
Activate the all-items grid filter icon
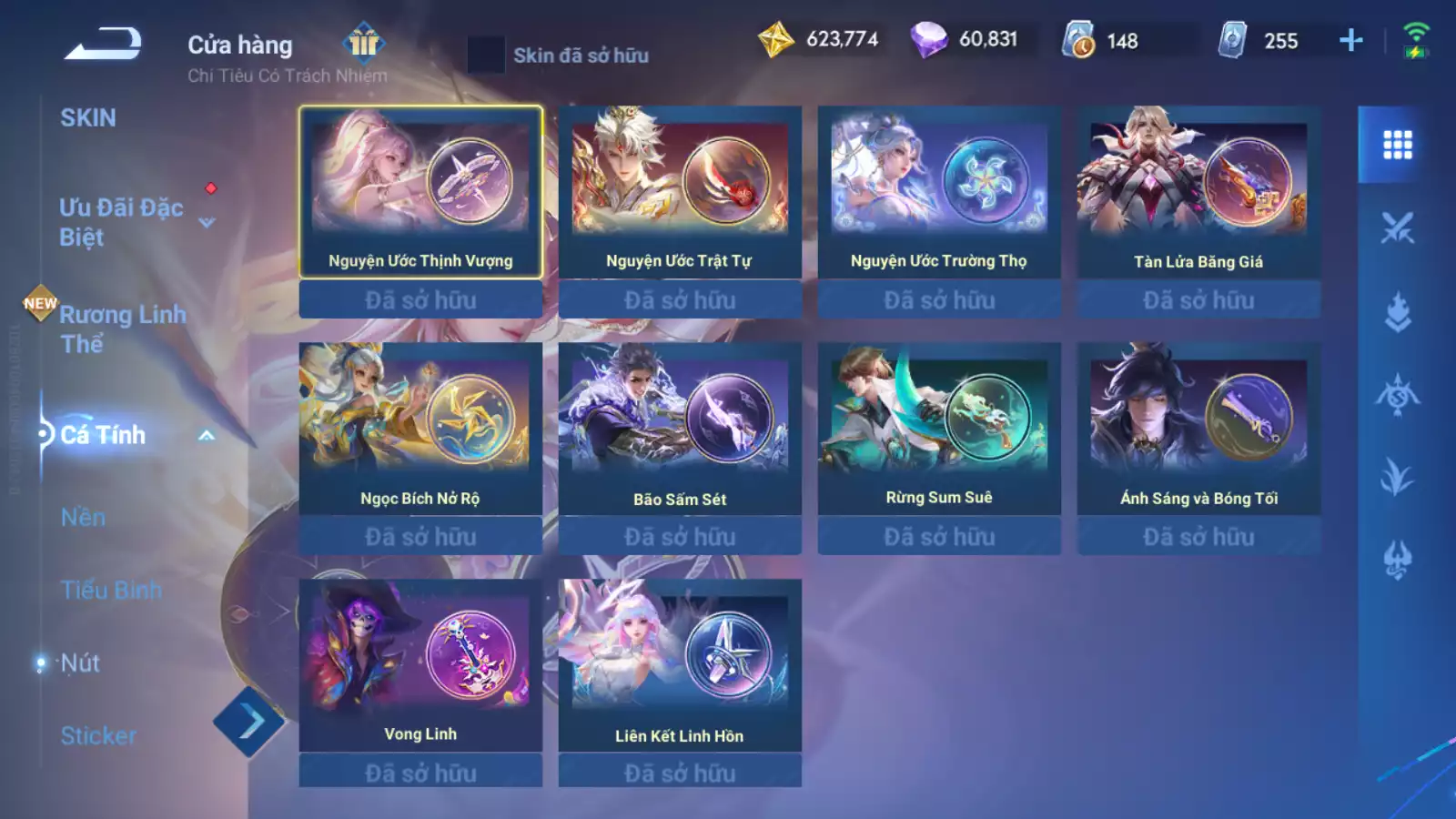pyautogui.click(x=1397, y=145)
